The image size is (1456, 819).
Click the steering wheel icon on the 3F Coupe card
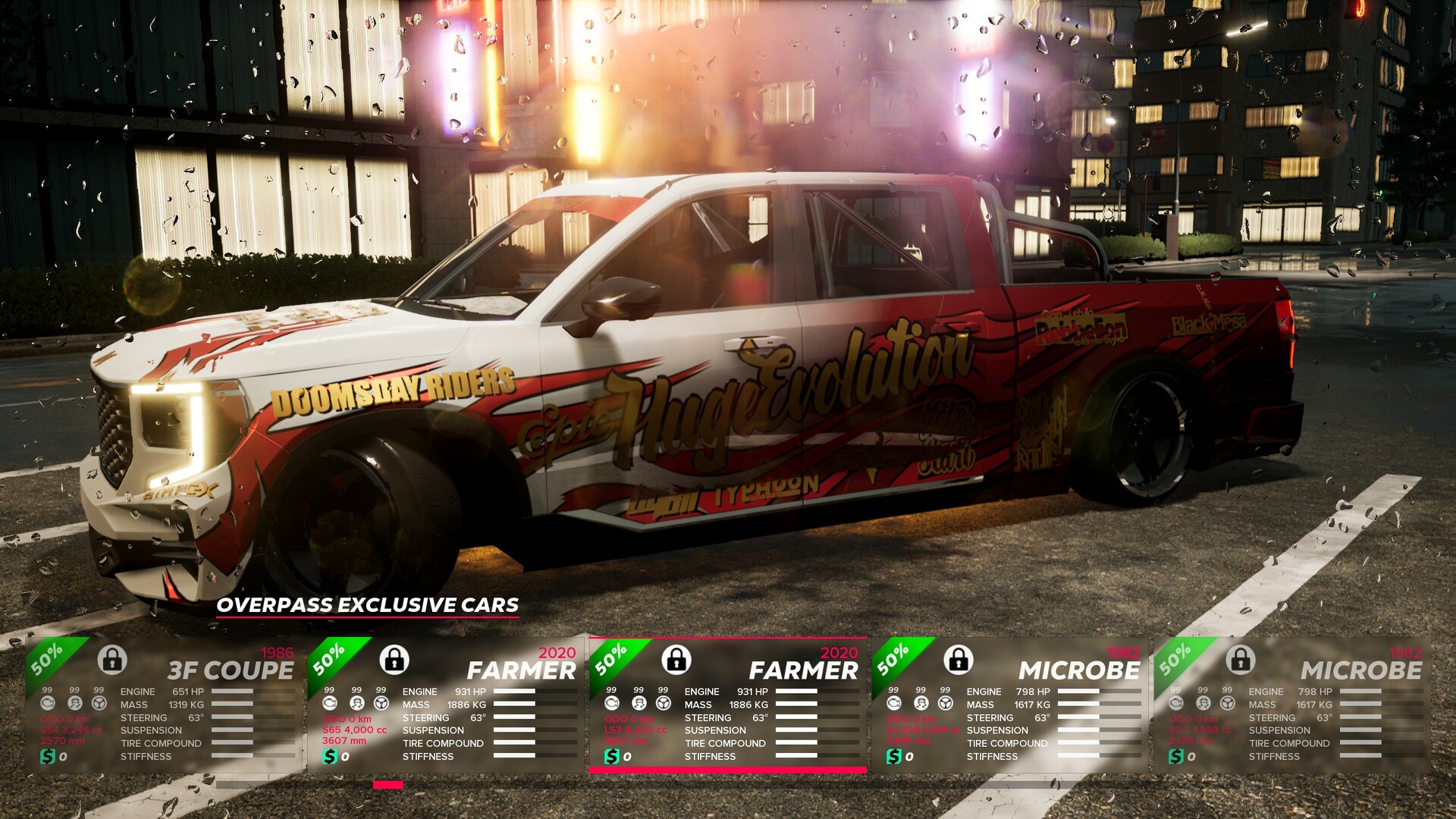click(x=99, y=703)
